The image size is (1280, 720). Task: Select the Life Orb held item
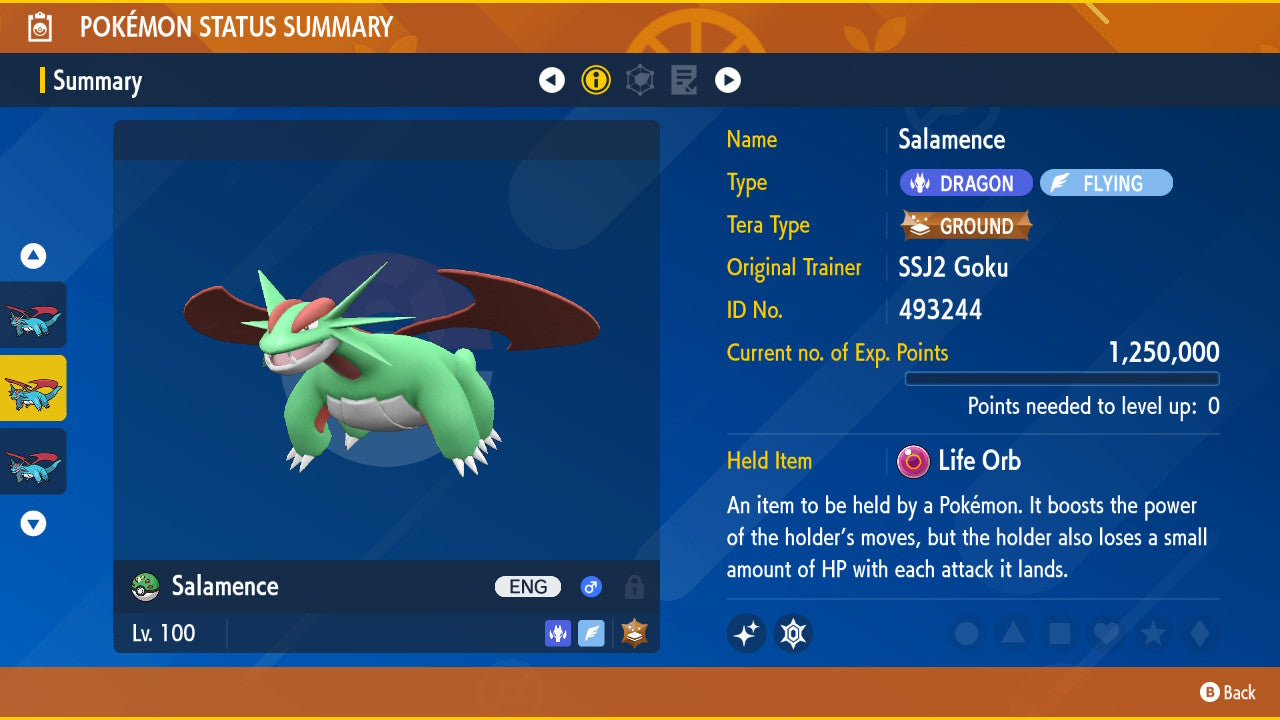tap(960, 461)
